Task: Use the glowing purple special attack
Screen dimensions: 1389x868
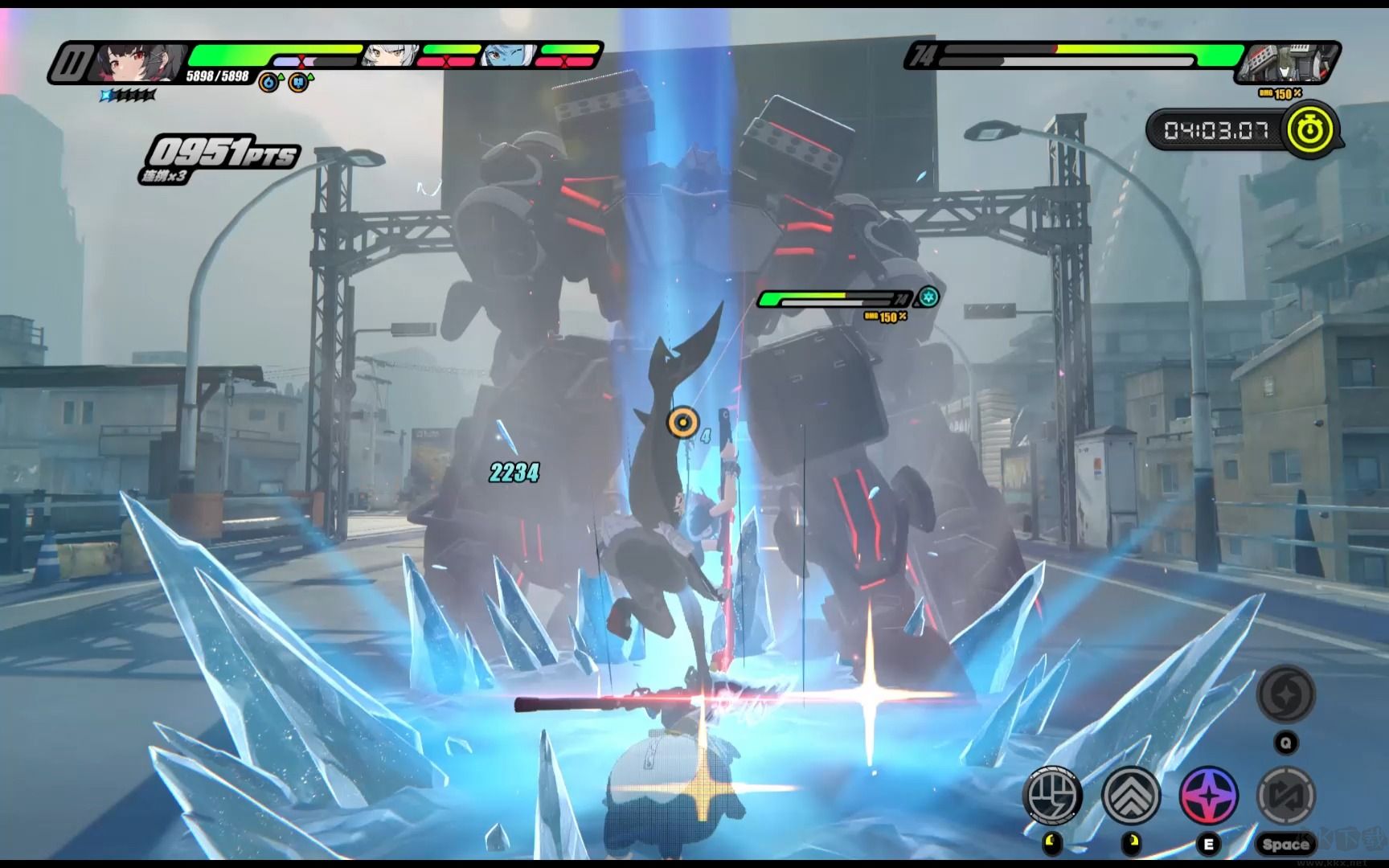Action: point(1208,795)
